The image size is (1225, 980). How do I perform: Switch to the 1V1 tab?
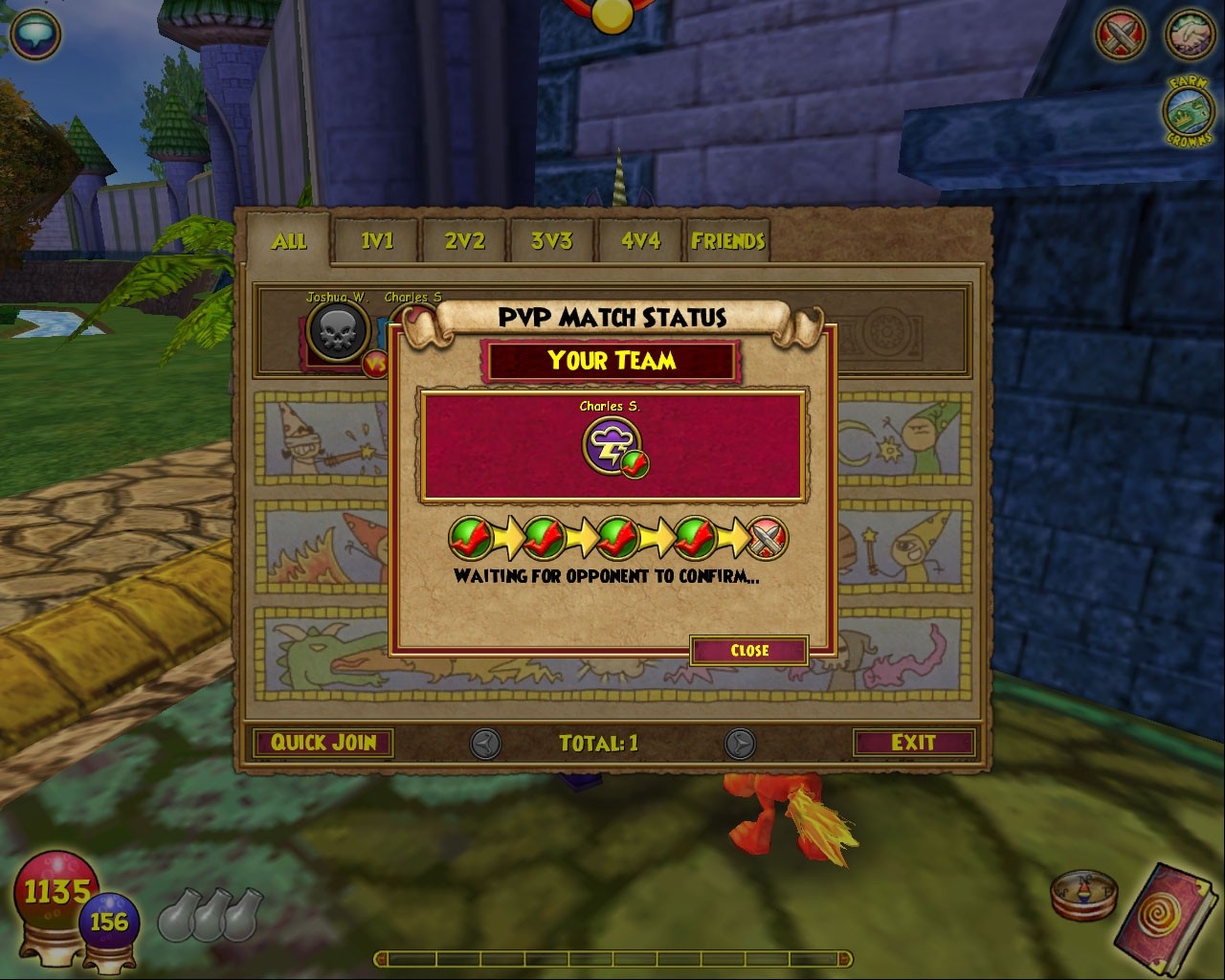coord(376,242)
